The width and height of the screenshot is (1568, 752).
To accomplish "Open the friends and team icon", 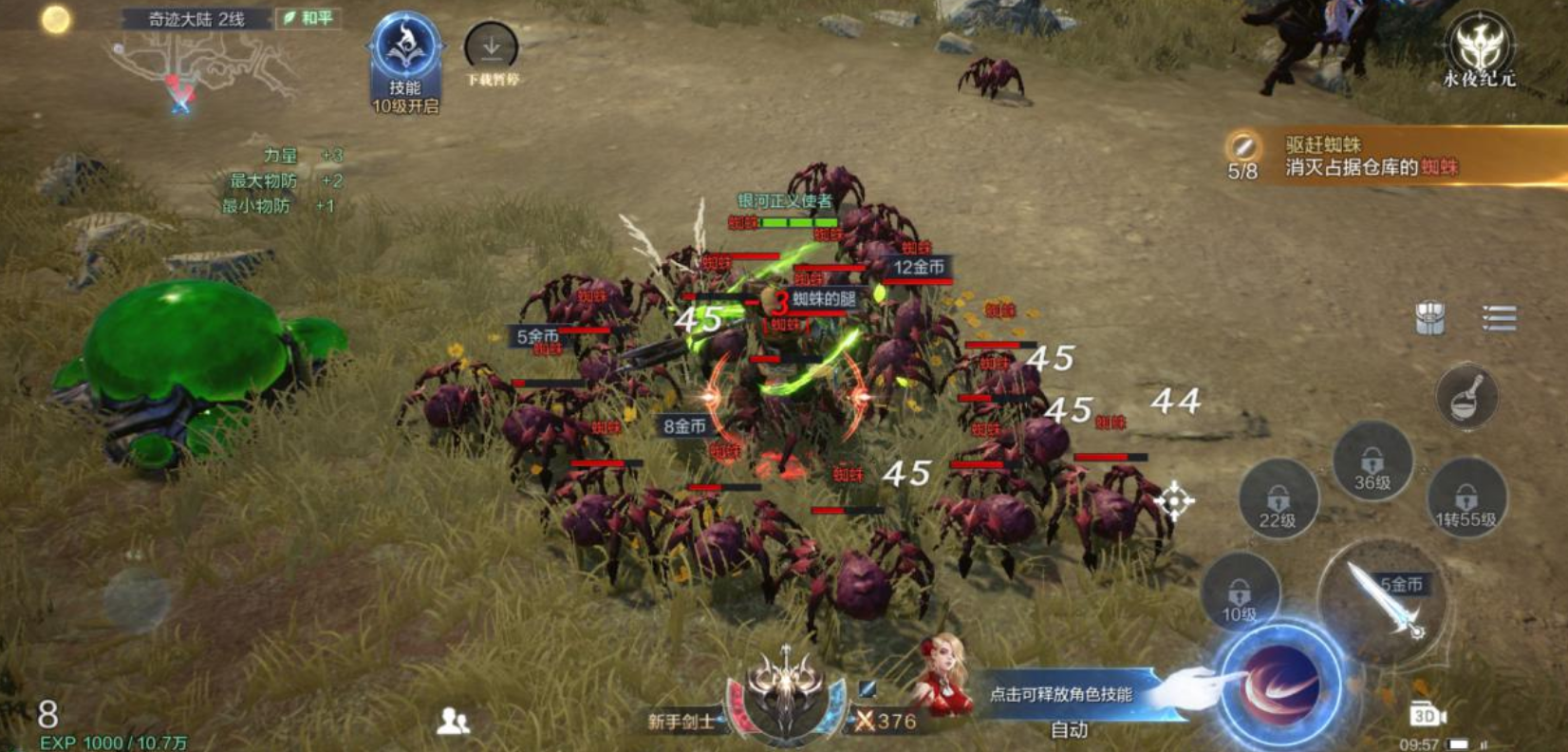I will click(x=453, y=722).
